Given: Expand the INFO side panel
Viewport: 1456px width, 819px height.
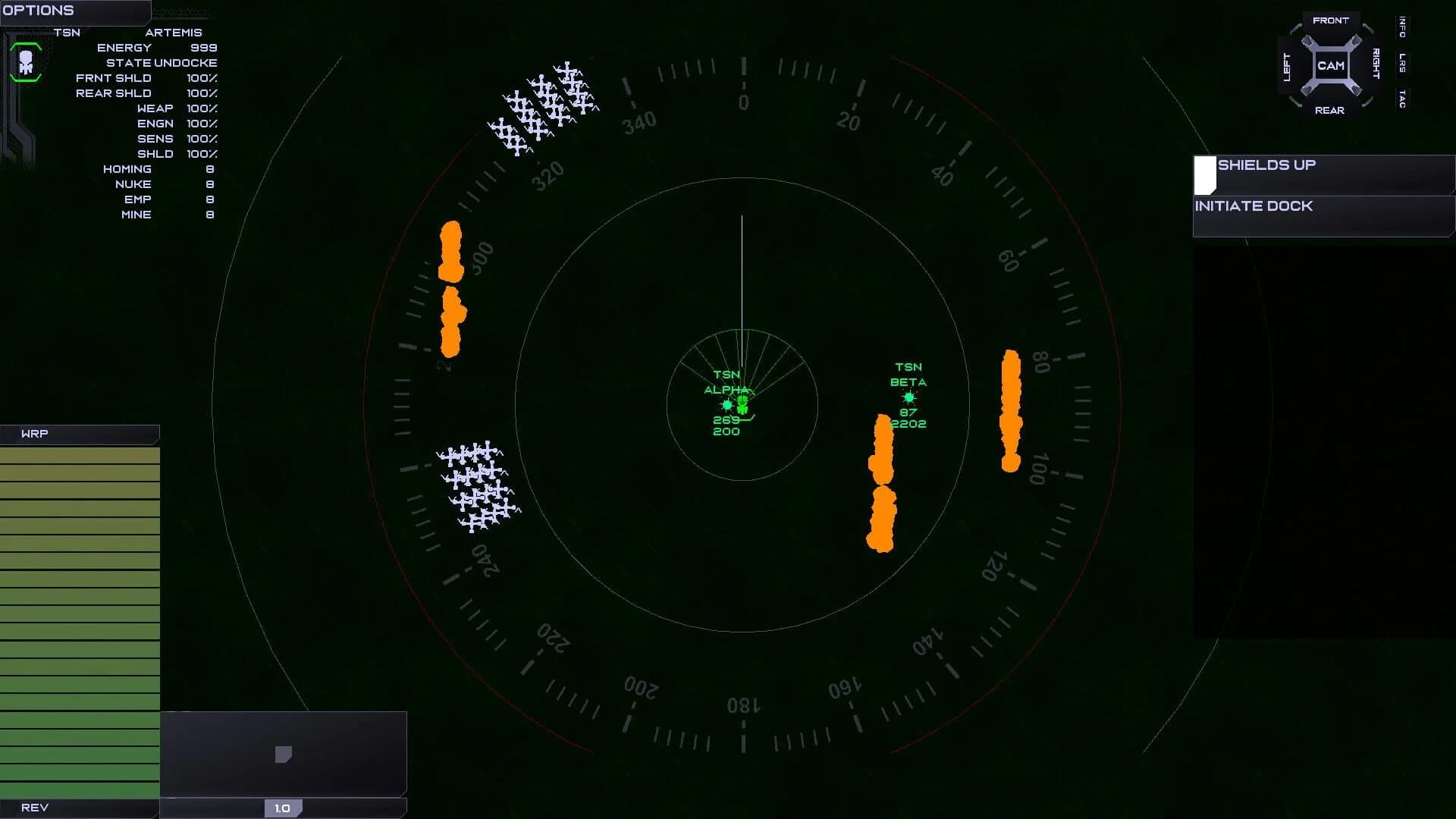Looking at the screenshot, I should tap(1401, 29).
